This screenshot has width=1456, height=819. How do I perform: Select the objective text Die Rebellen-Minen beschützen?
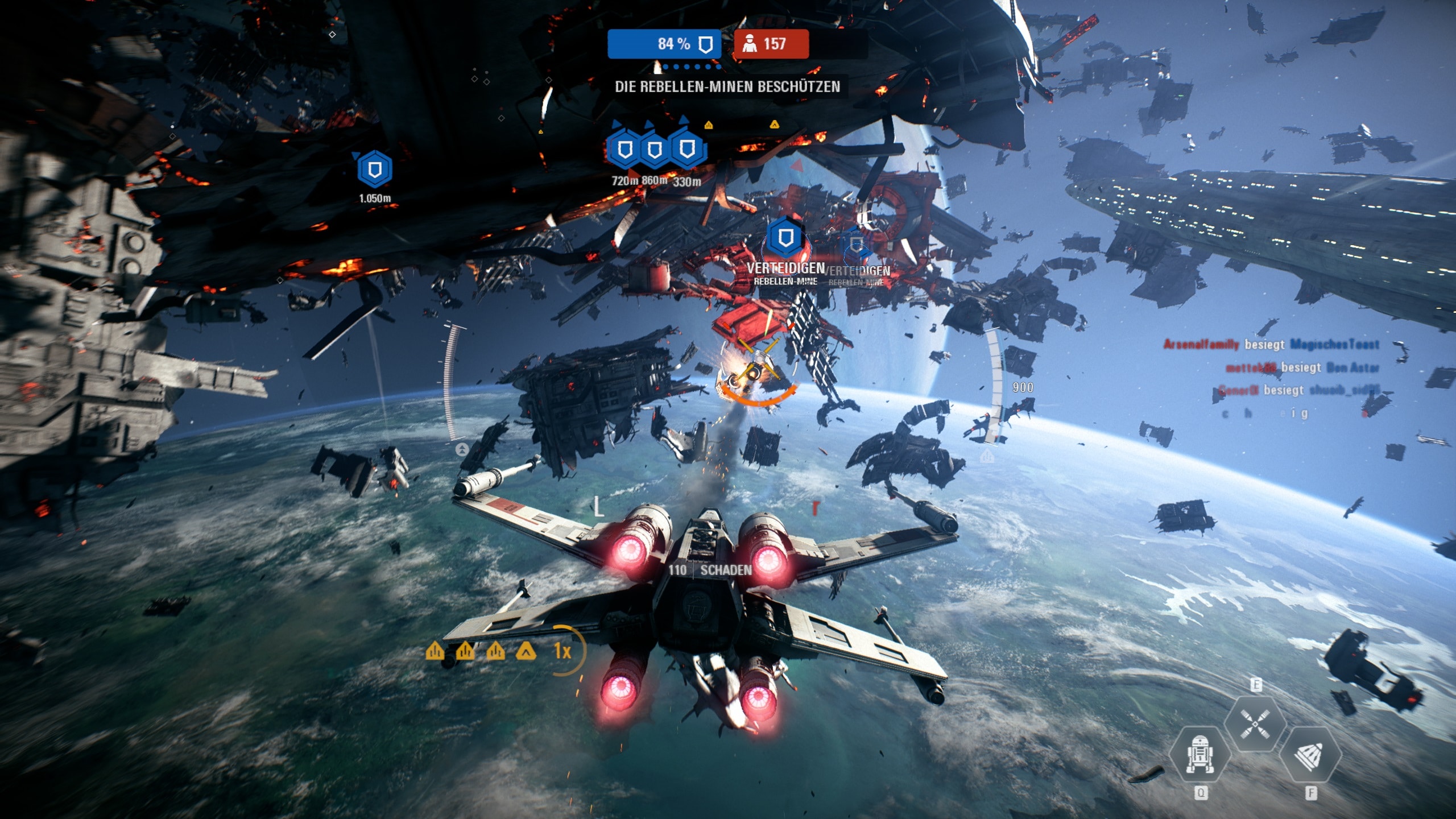pos(727,87)
